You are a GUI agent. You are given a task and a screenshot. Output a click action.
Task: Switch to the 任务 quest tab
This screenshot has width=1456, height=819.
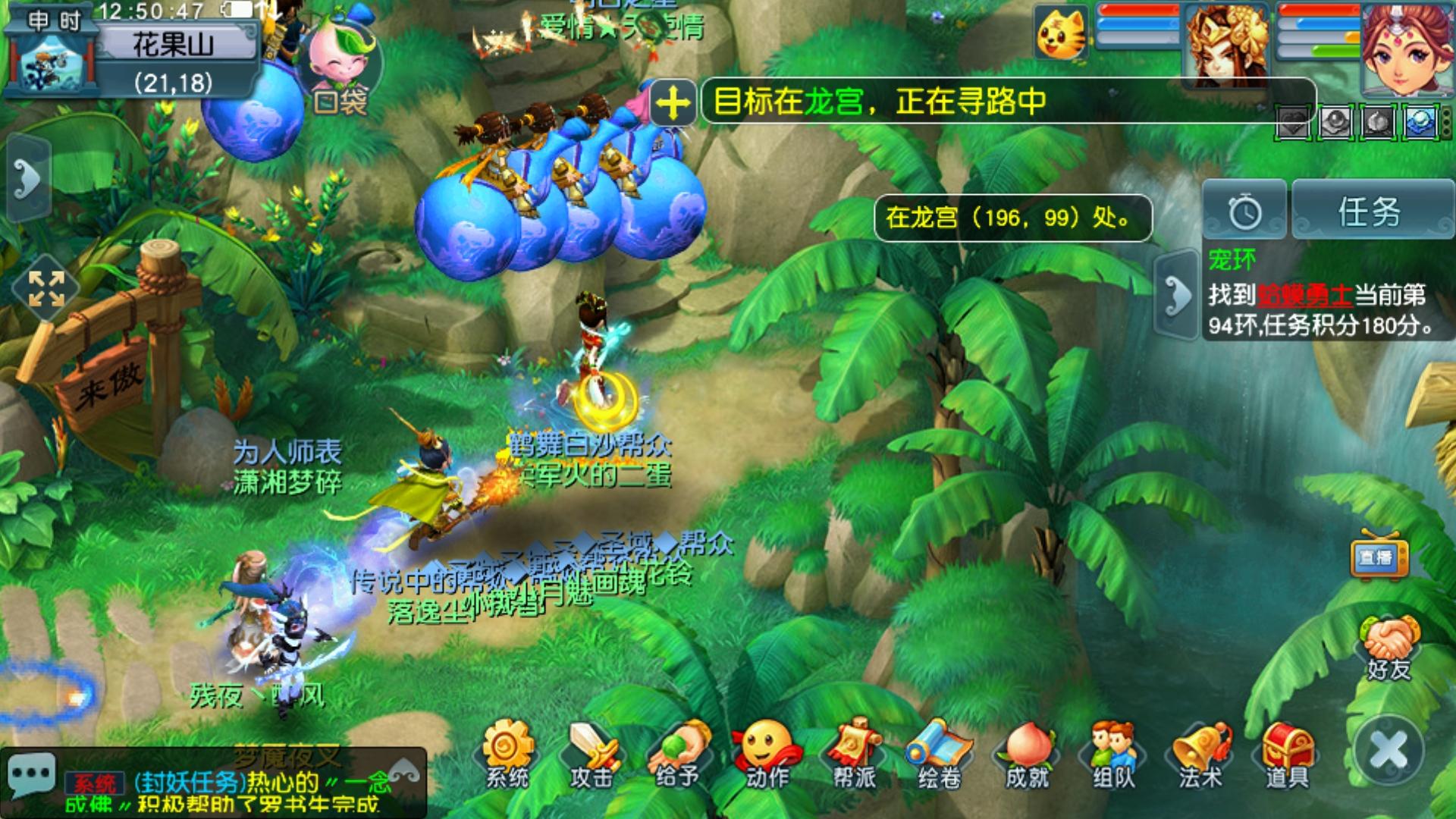click(1370, 212)
